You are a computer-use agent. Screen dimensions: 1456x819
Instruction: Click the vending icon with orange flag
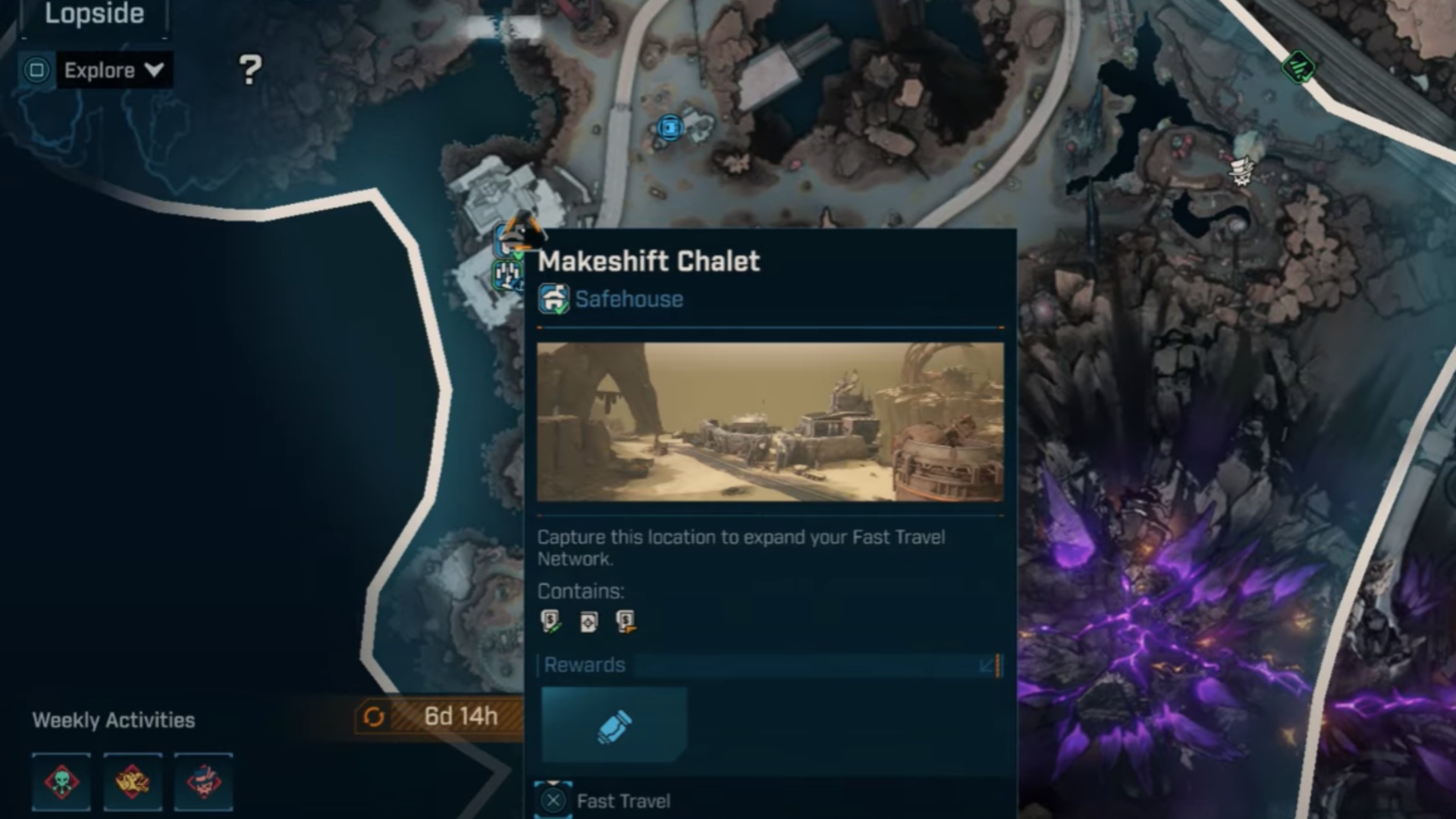626,621
